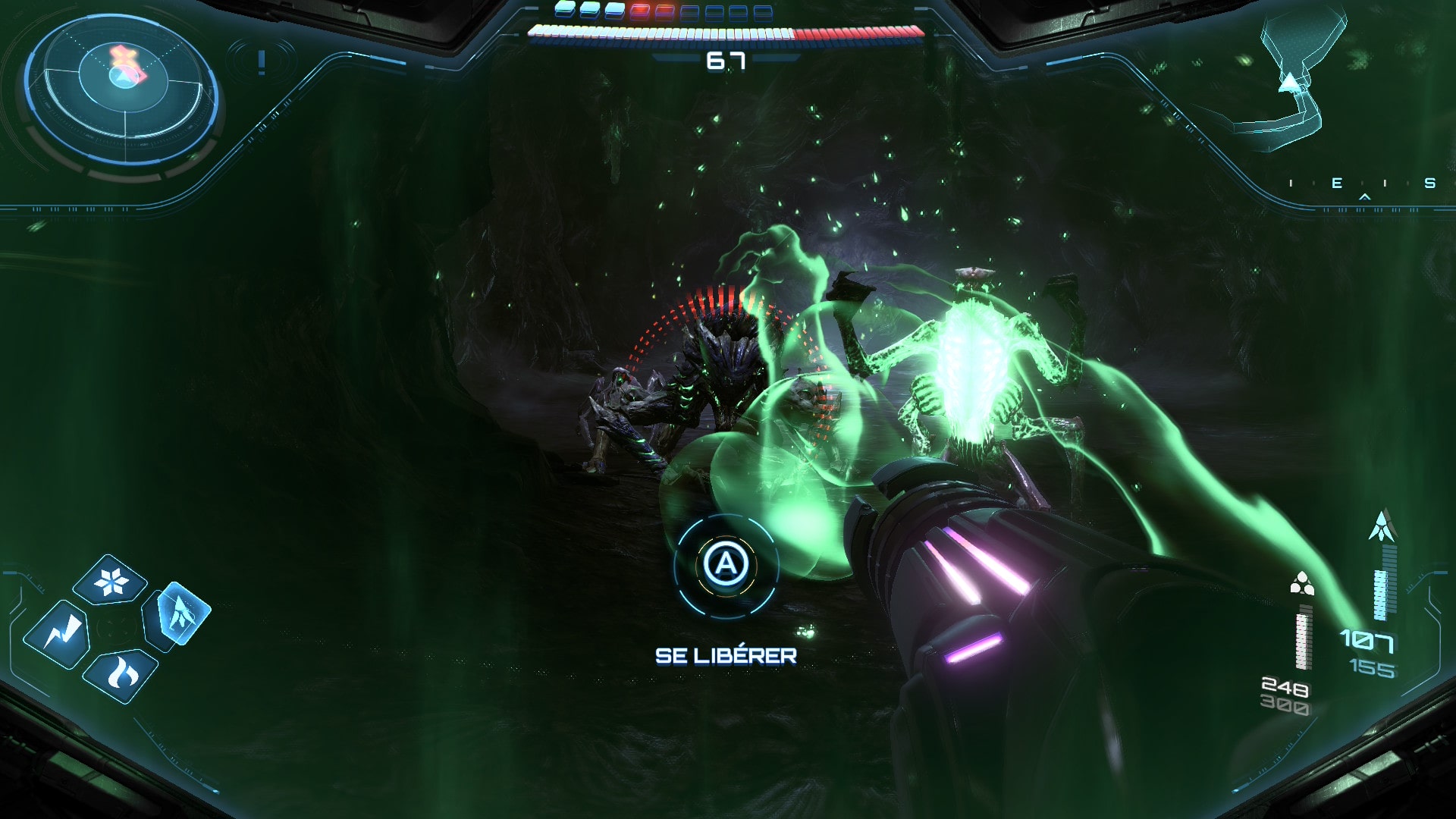The width and height of the screenshot is (1456, 819).
Task: Click the white three-pod ammo icon
Action: (1302, 583)
